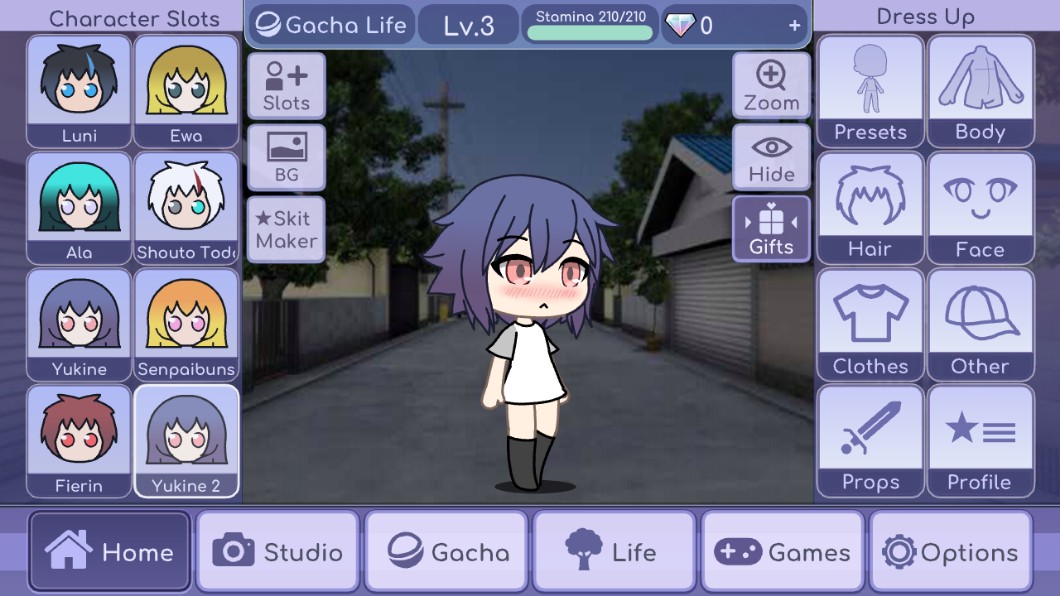Choose the Clothes category
Image resolution: width=1060 pixels, height=596 pixels.
[x=870, y=325]
